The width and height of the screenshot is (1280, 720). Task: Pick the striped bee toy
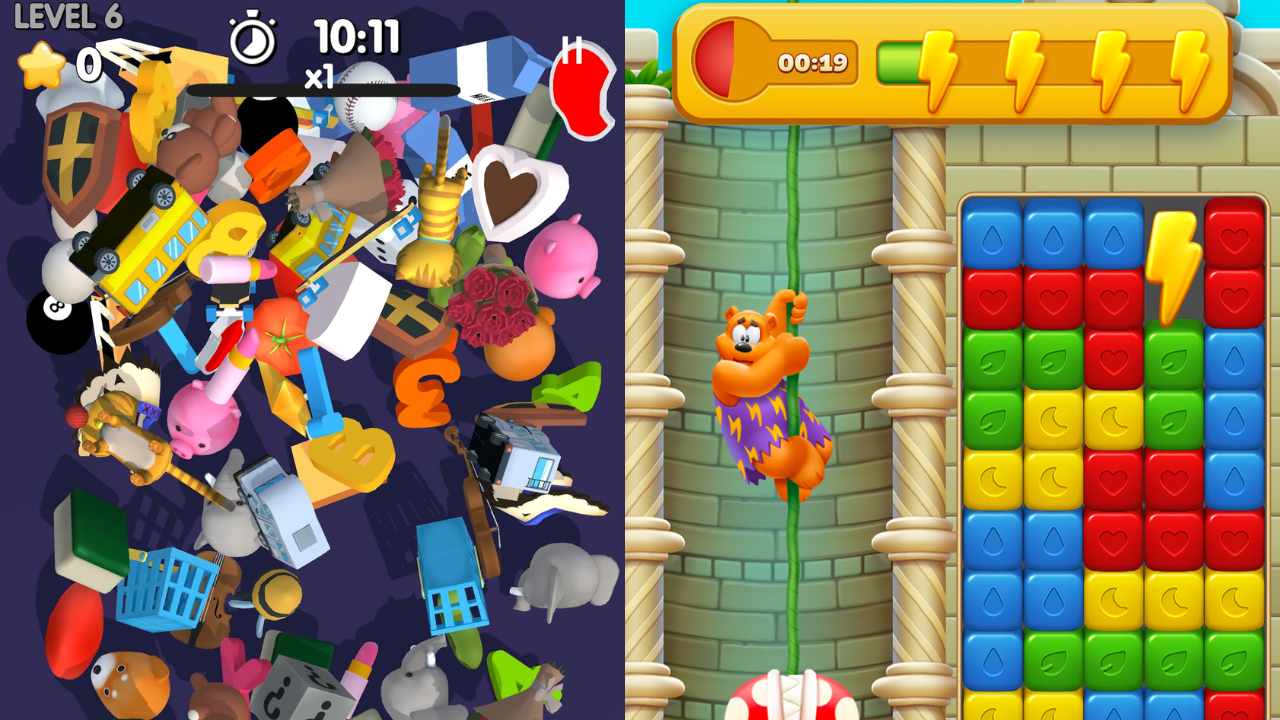tap(274, 594)
